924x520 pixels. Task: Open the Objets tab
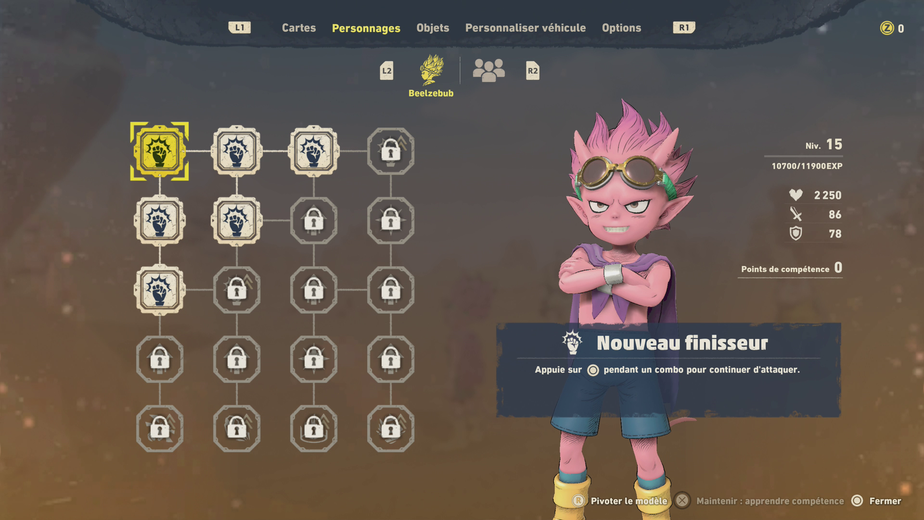(432, 28)
